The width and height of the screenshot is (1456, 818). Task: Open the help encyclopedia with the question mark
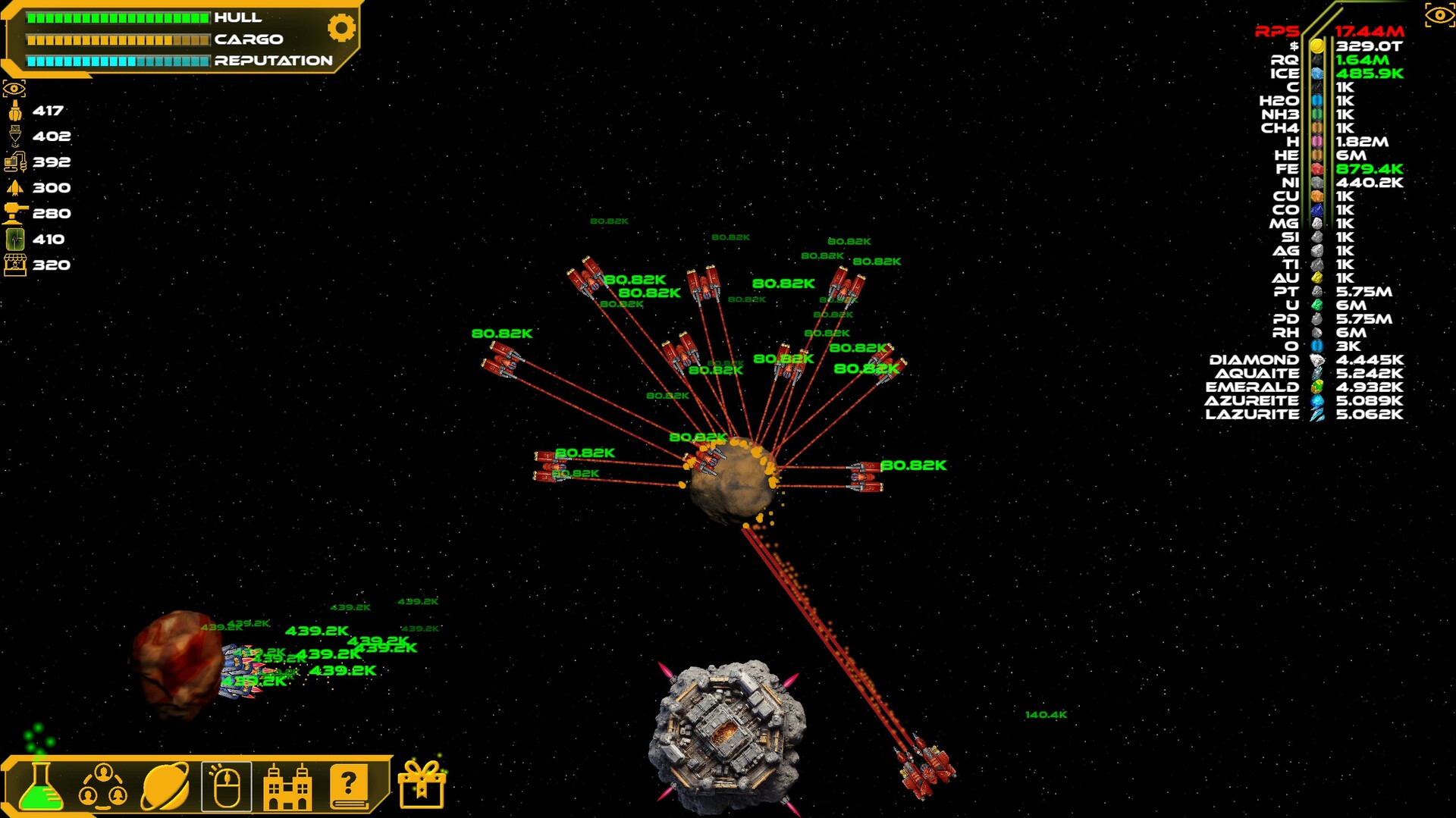[x=348, y=785]
